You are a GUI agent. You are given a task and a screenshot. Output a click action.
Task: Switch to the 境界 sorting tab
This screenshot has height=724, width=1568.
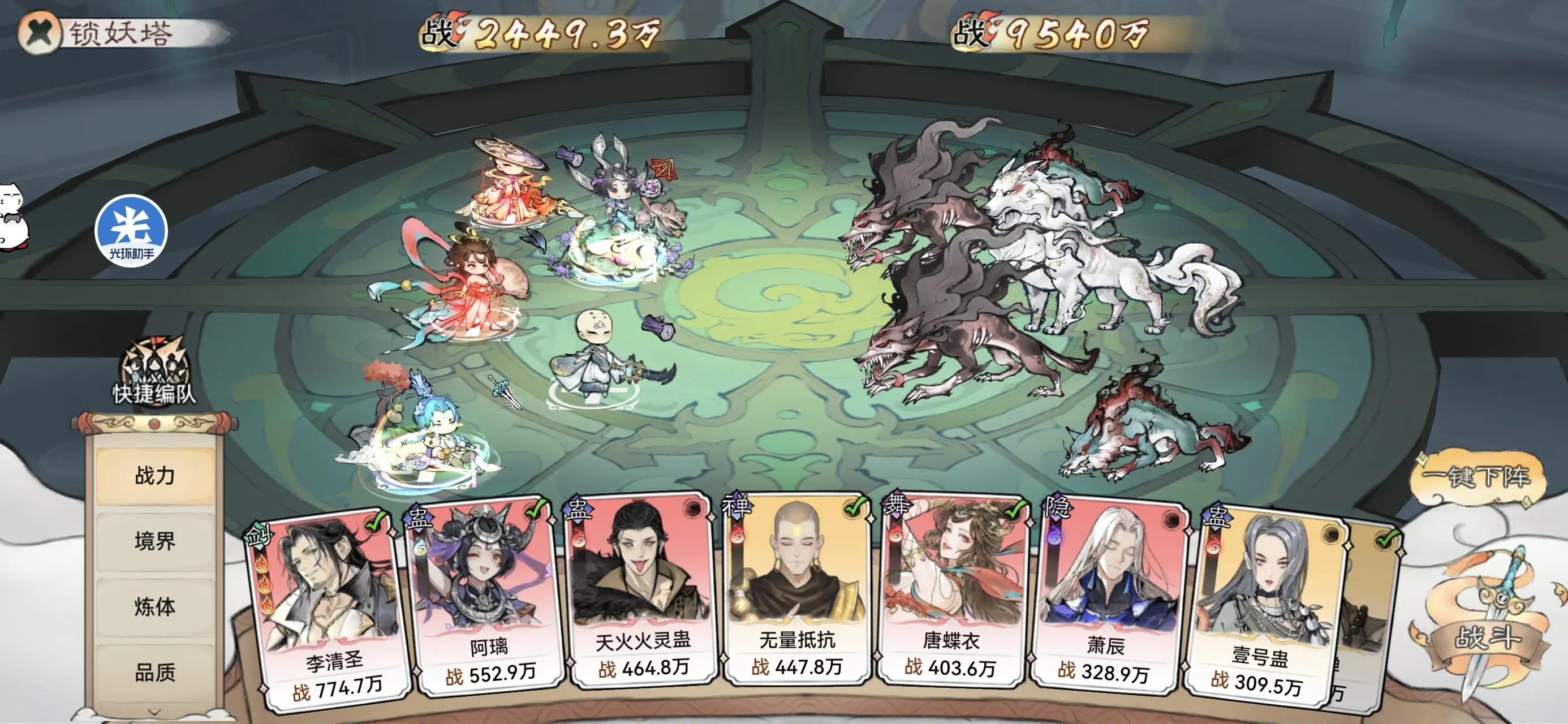pos(154,541)
